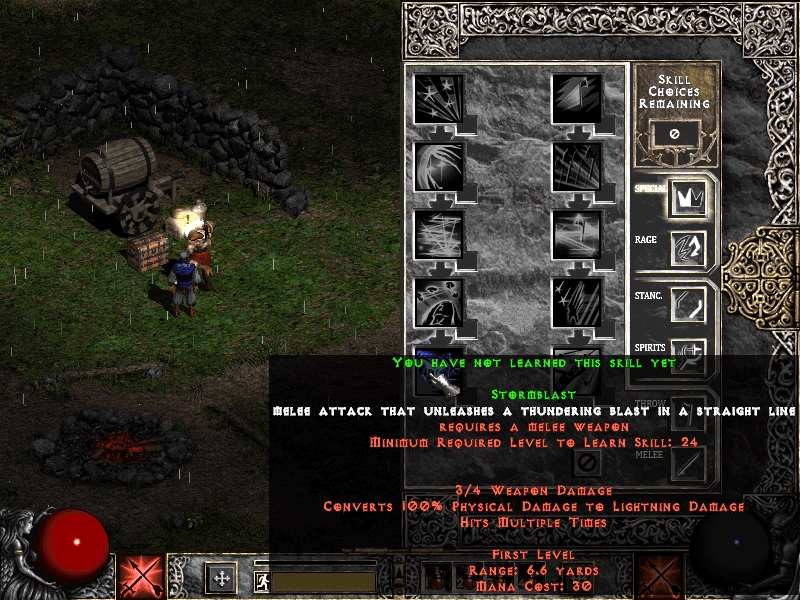Open the right-click skill selector
The width and height of the screenshot is (800, 600).
pos(659,577)
